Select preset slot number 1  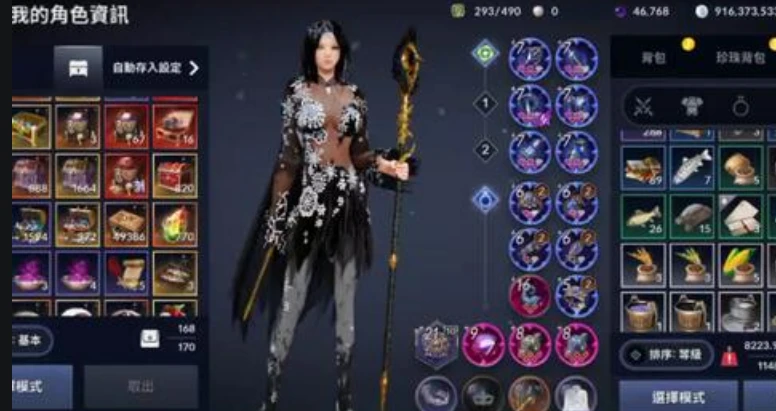click(485, 101)
